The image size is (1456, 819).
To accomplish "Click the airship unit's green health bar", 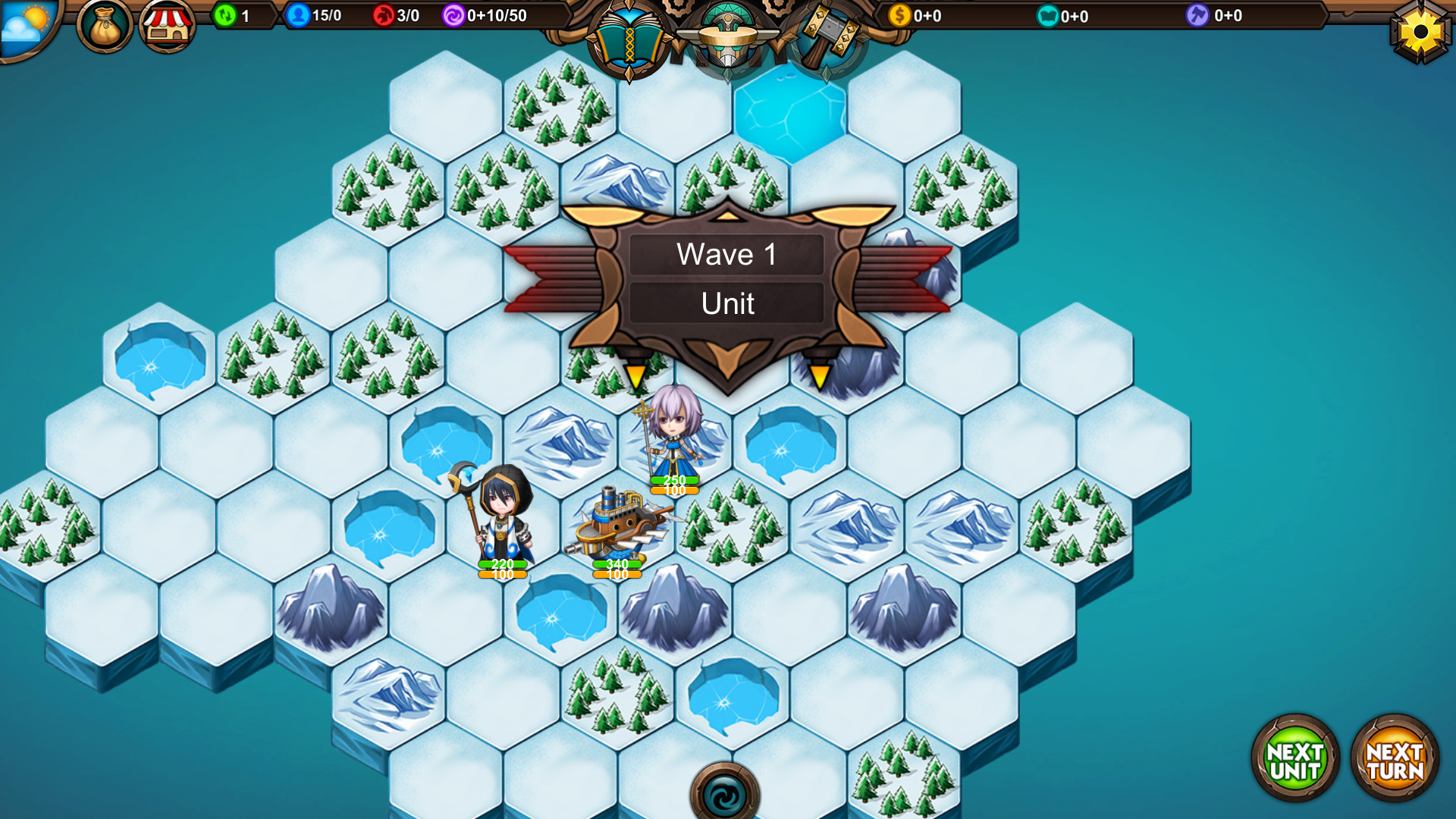I will 617,565.
